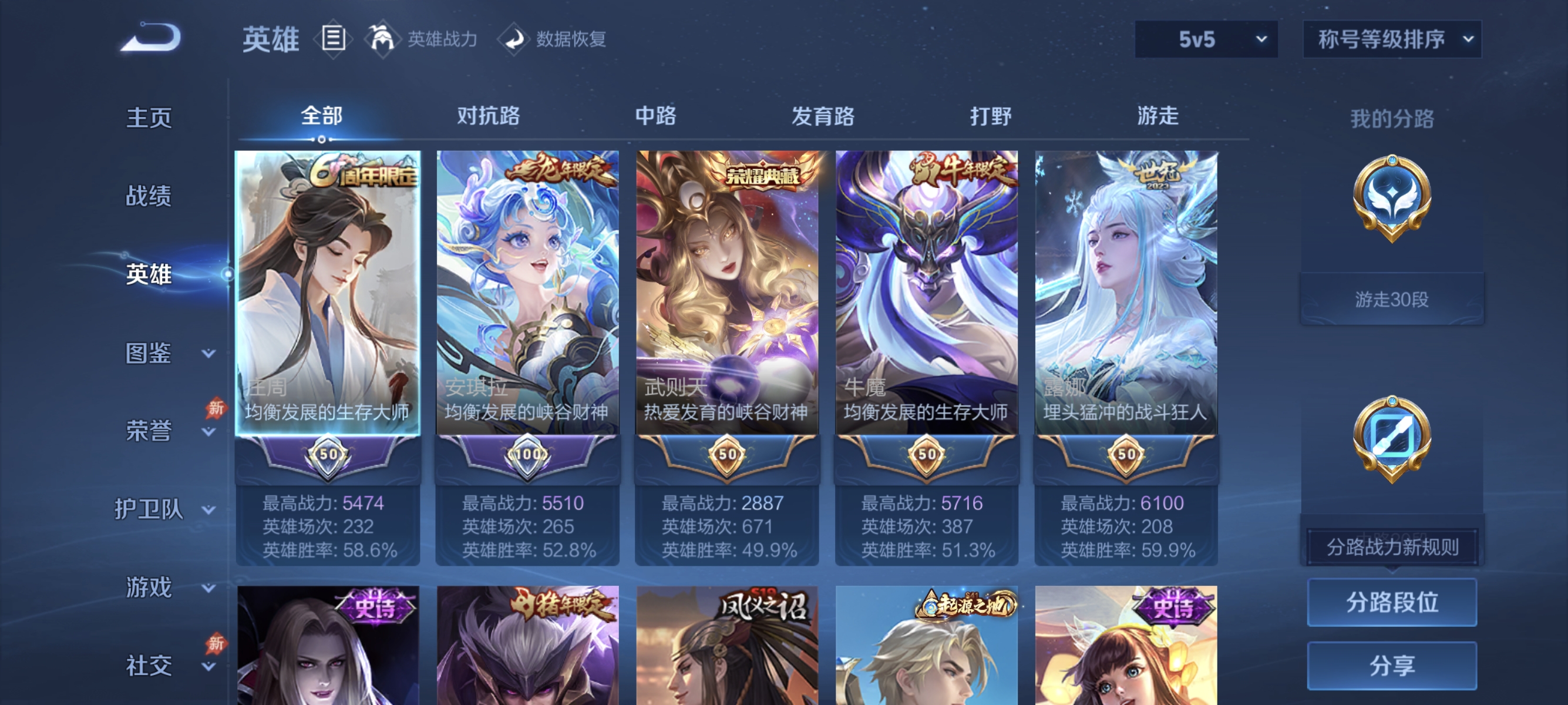Select the 中路 lane tab
The width and height of the screenshot is (1568, 705).
pos(656,116)
